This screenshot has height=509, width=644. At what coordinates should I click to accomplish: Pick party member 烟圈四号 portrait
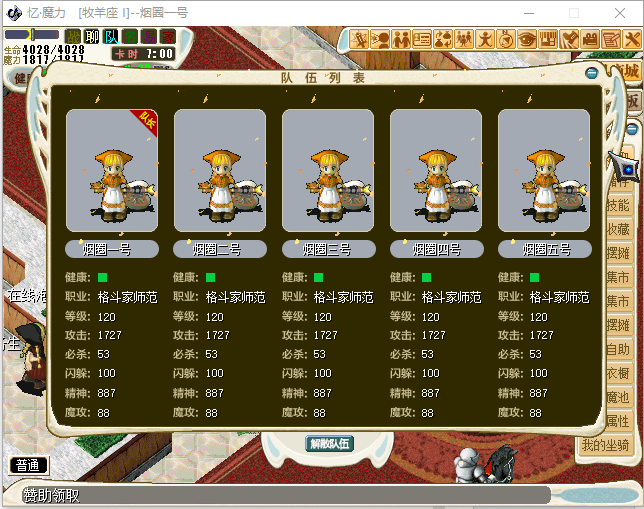tap(435, 171)
